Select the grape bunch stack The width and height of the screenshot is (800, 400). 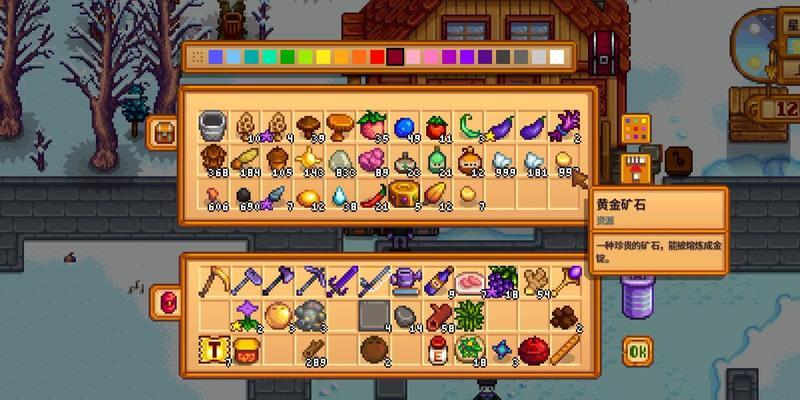click(x=502, y=281)
